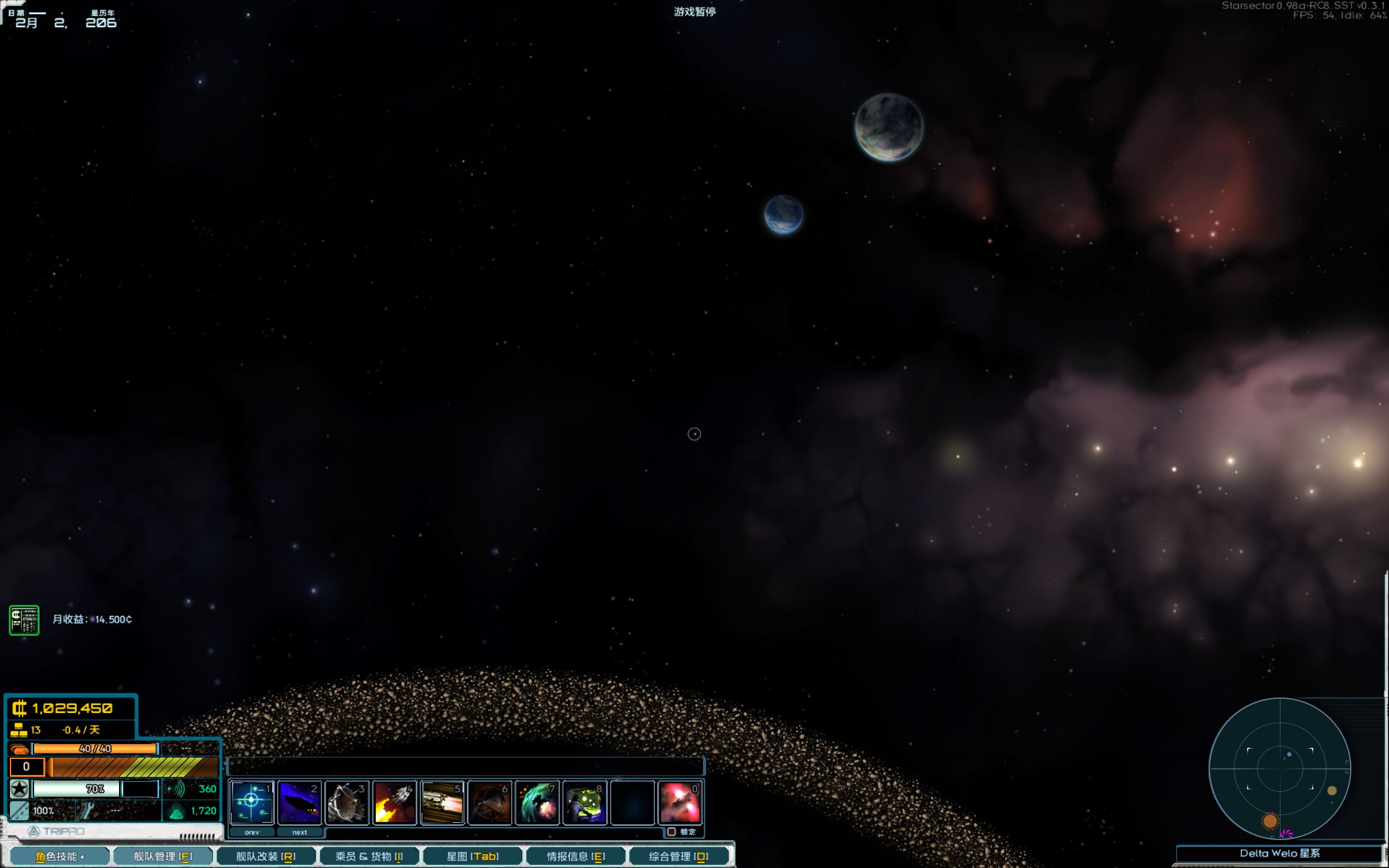1389x868 pixels.
Task: Switch to the prev ability bar
Action: pos(252,832)
